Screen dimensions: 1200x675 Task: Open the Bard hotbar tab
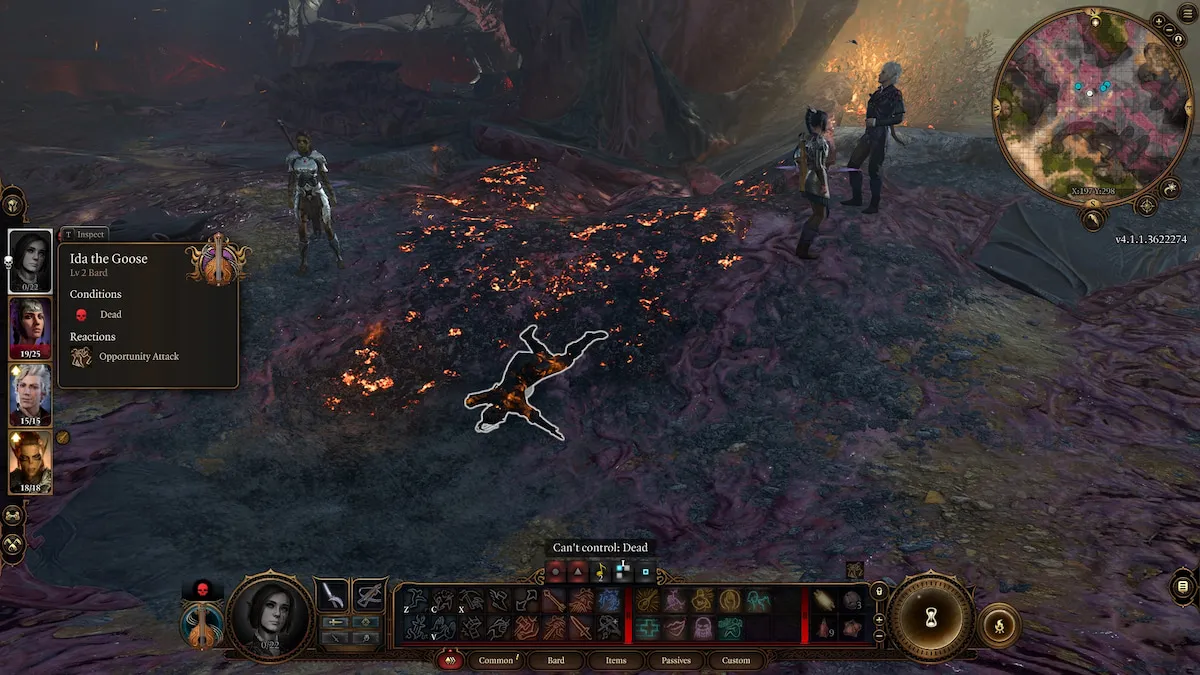pyautogui.click(x=556, y=660)
